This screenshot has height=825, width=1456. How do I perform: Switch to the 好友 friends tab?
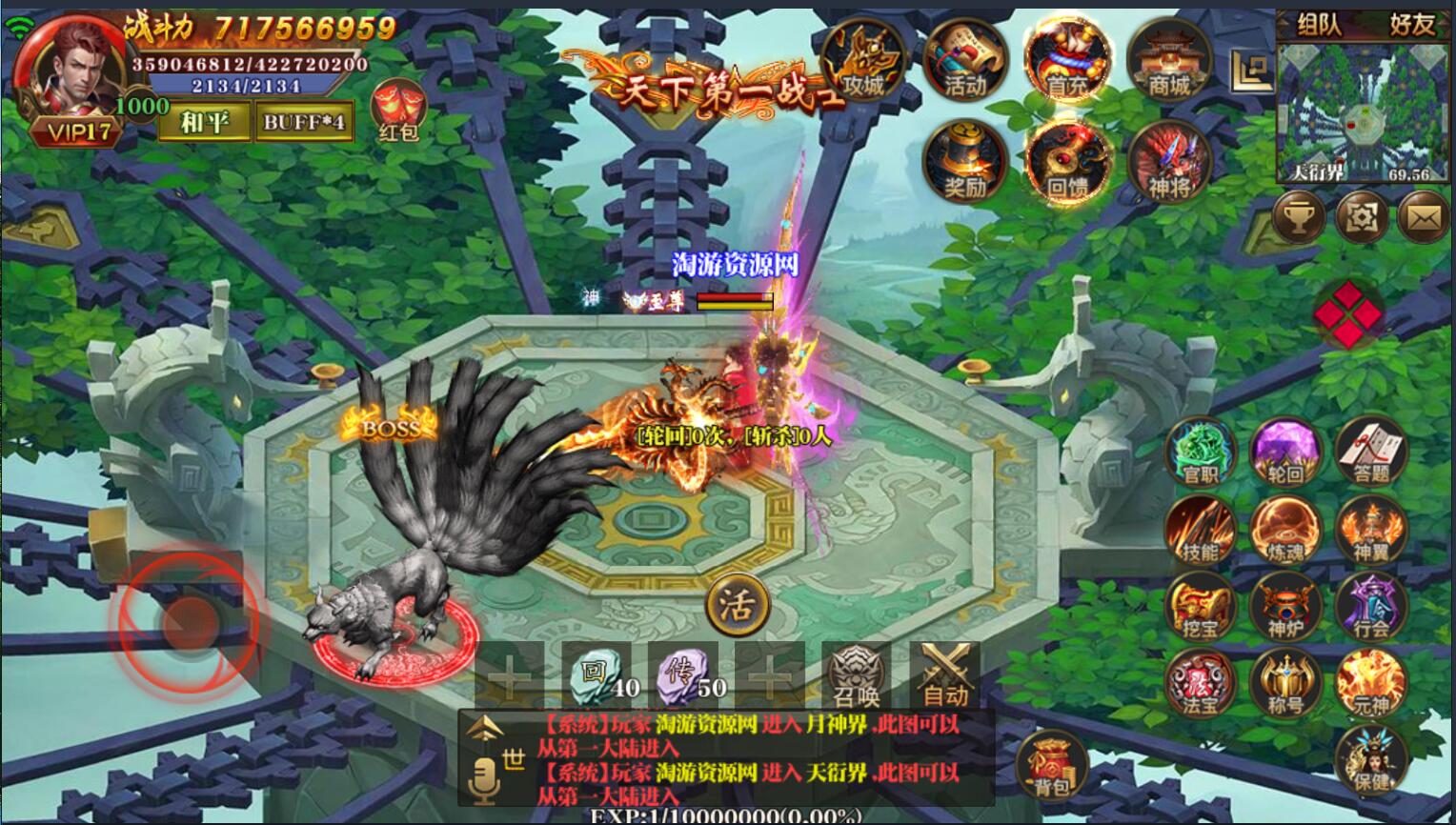(x=1411, y=25)
